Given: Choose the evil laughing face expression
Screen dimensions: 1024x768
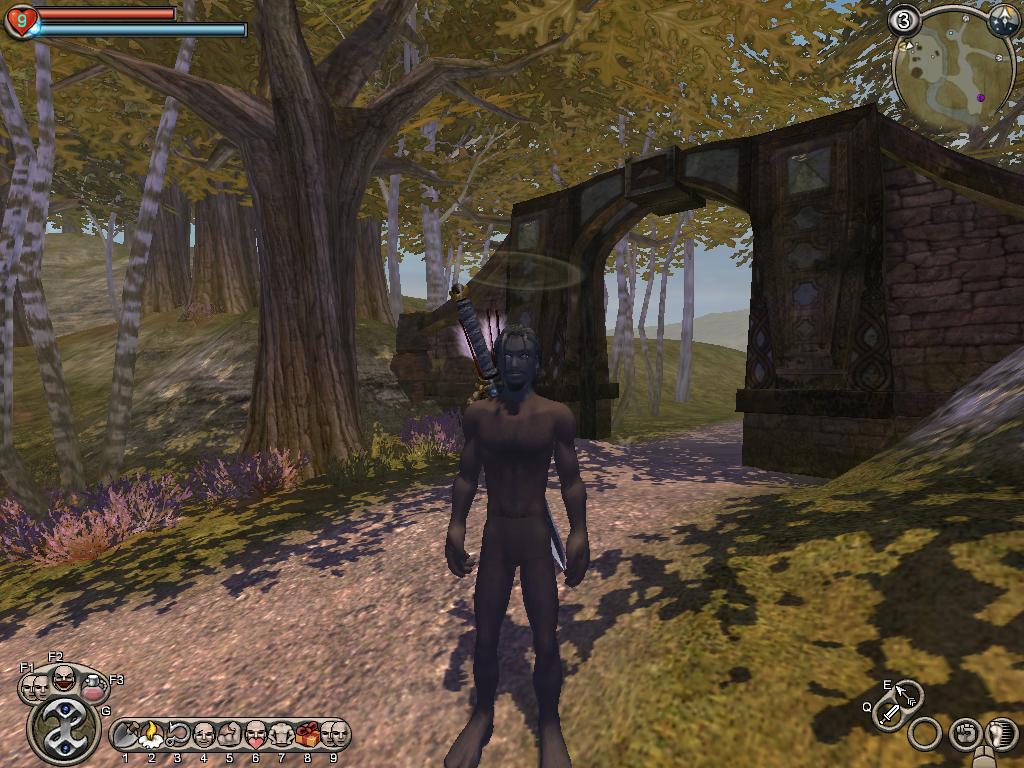Looking at the screenshot, I should [63, 680].
